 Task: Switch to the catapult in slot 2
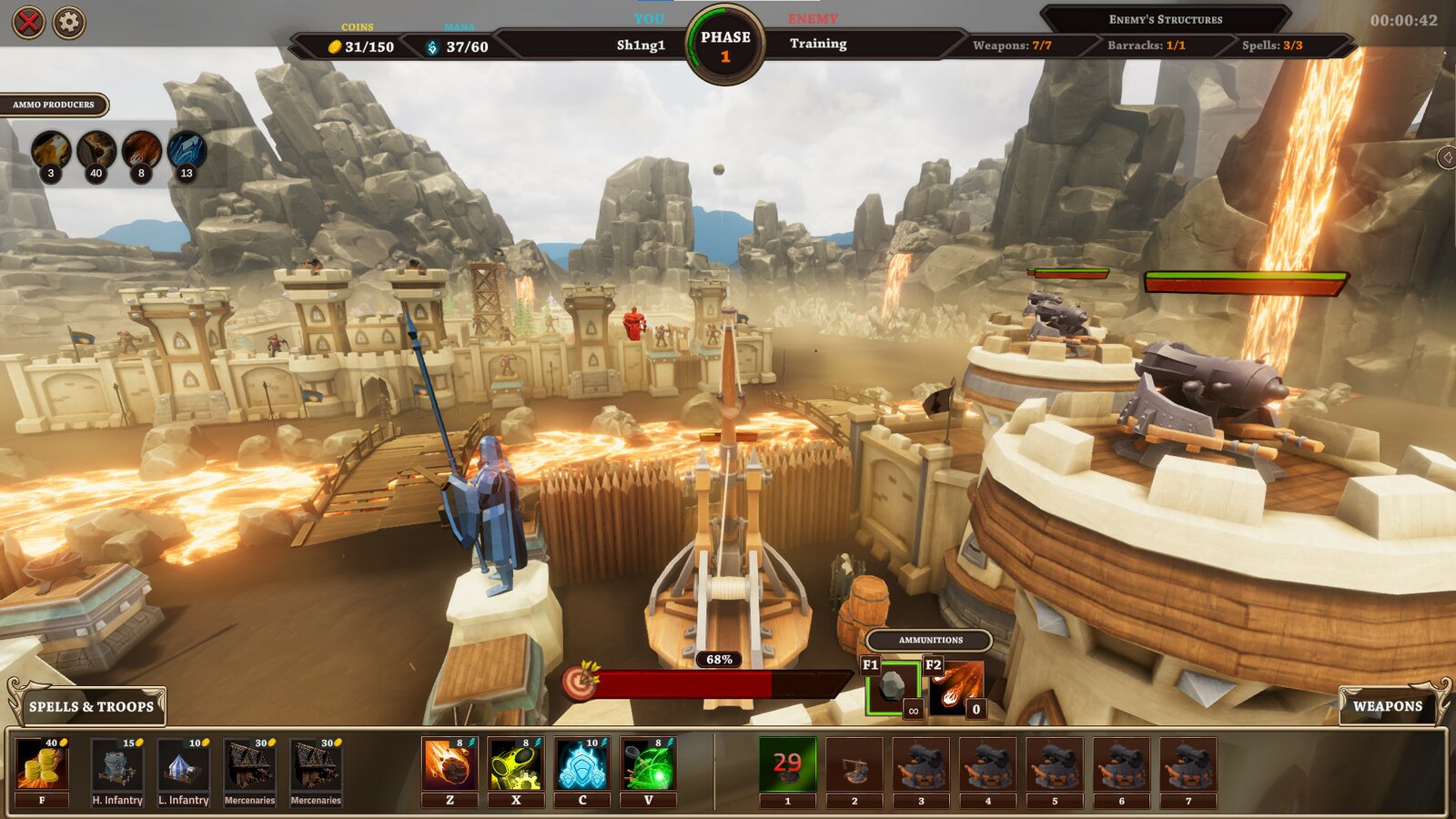(854, 764)
